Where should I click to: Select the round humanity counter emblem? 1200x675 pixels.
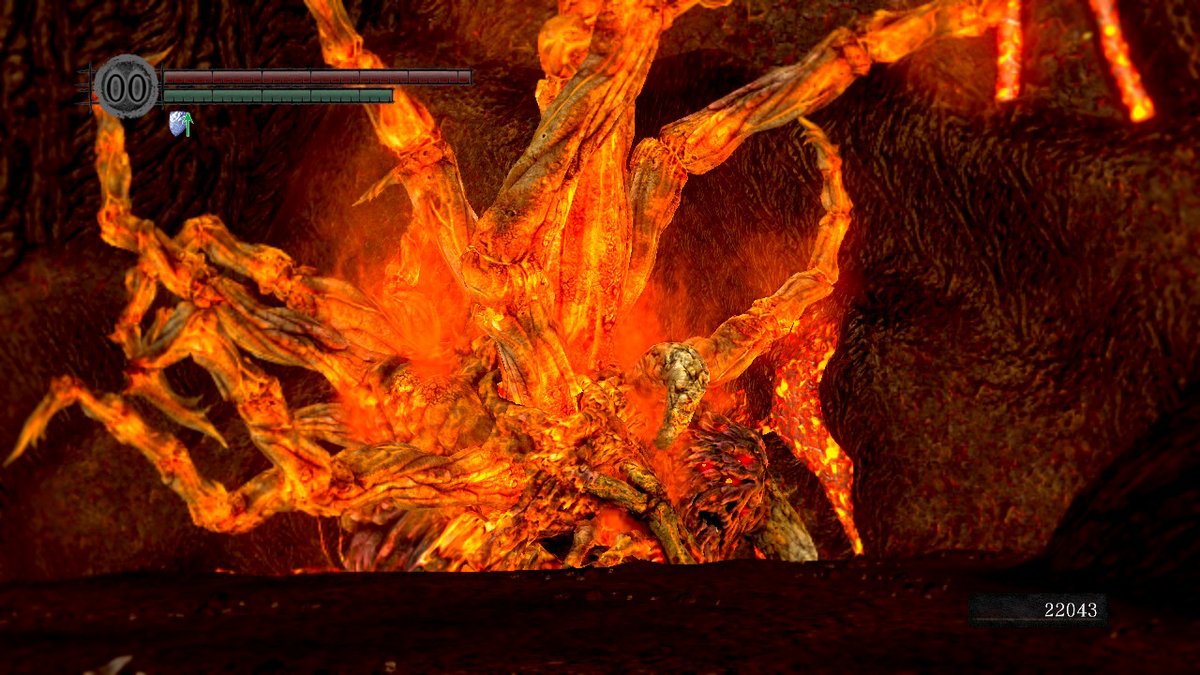pos(127,87)
